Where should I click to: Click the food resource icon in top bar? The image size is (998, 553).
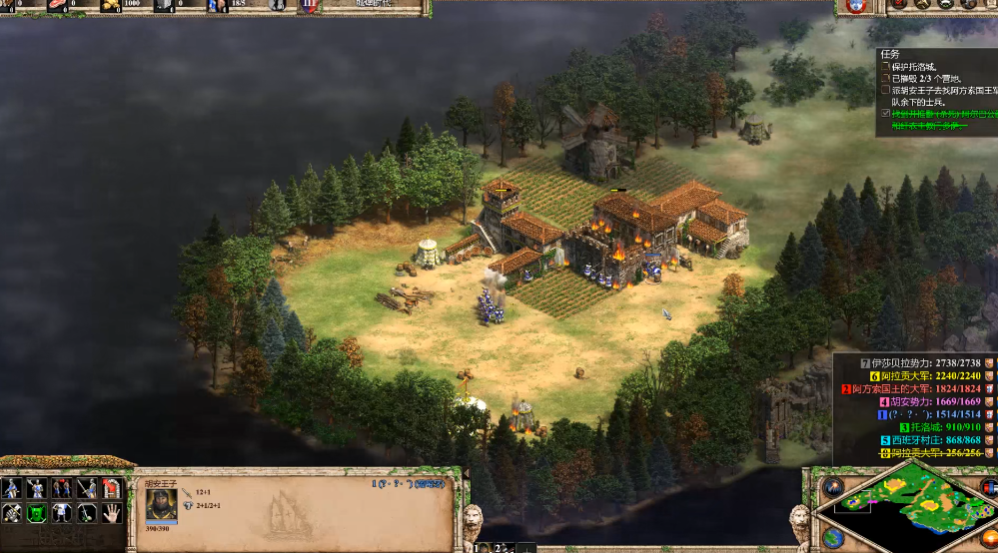click(56, 6)
